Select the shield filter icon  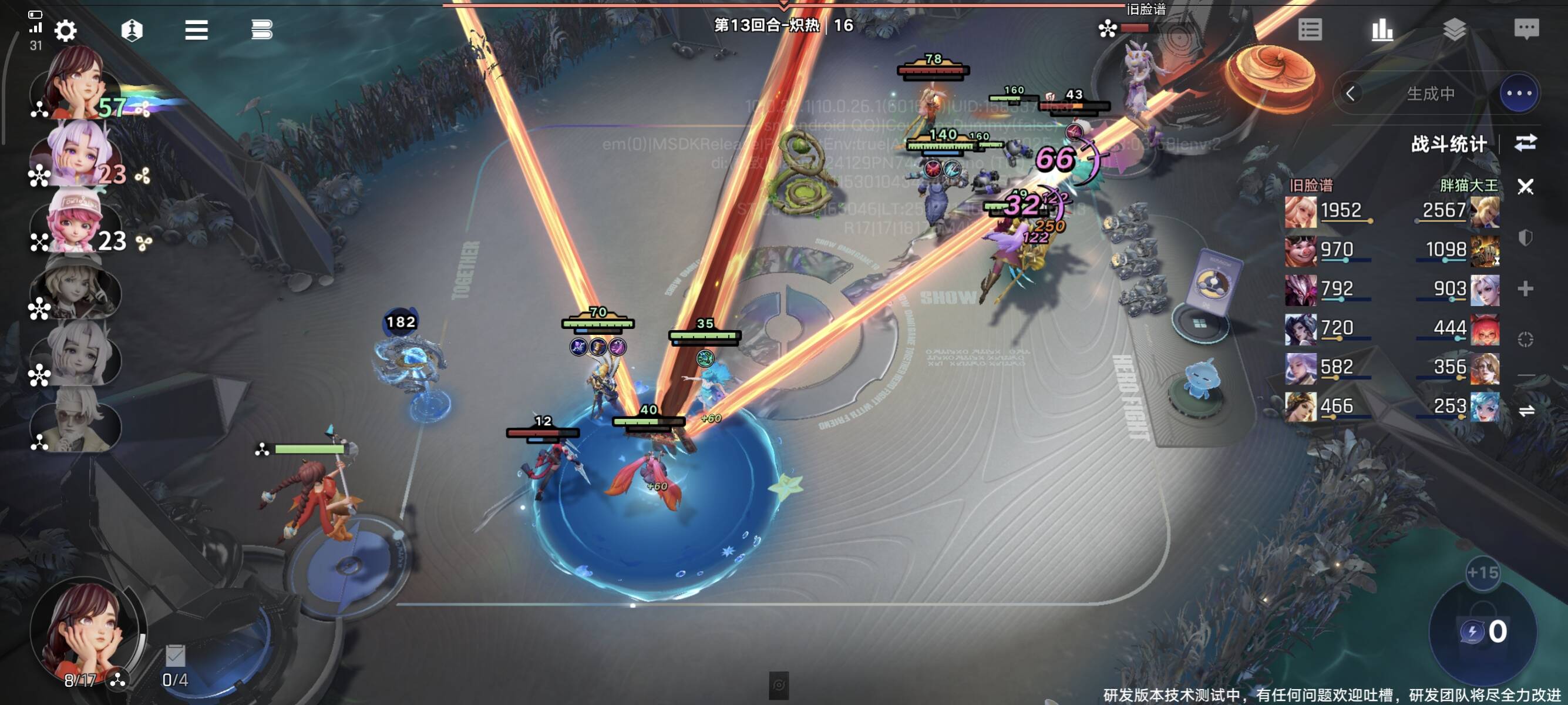(x=1525, y=237)
